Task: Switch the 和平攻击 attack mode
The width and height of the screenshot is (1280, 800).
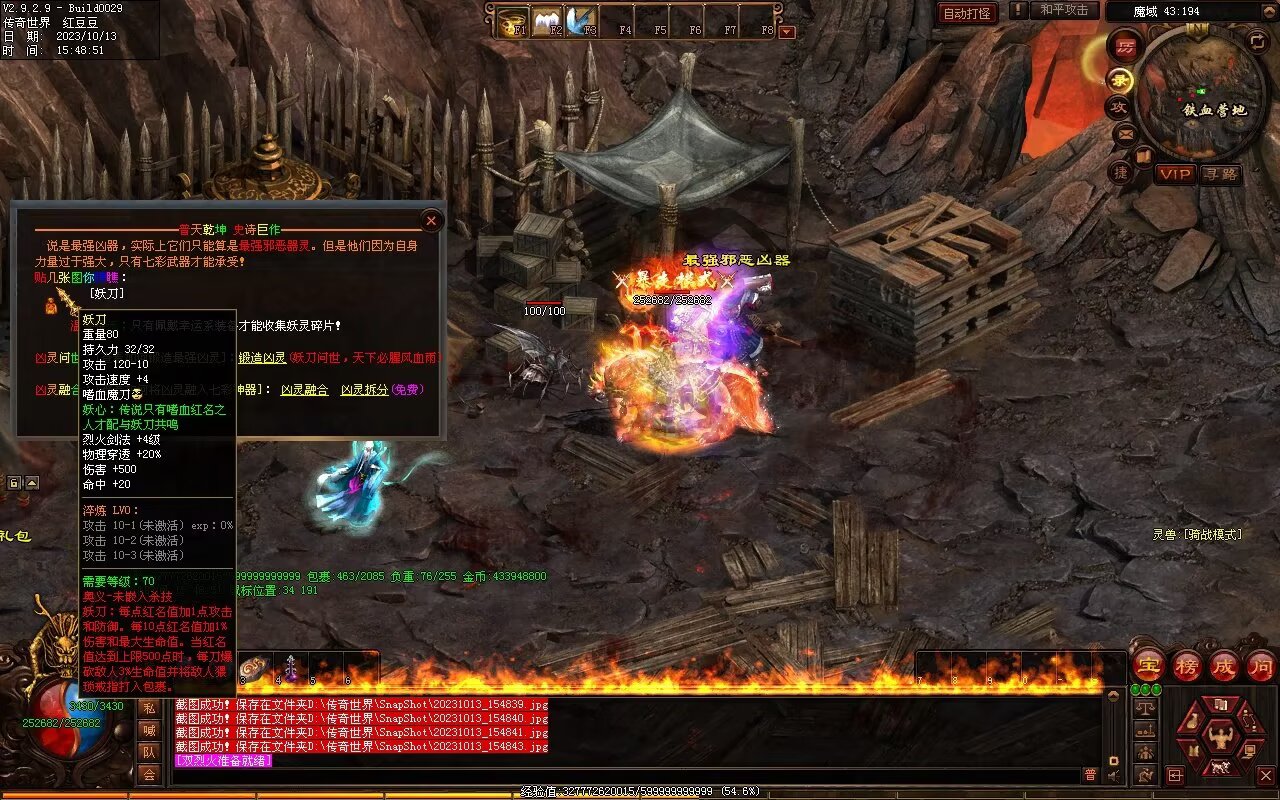Action: tap(1063, 10)
